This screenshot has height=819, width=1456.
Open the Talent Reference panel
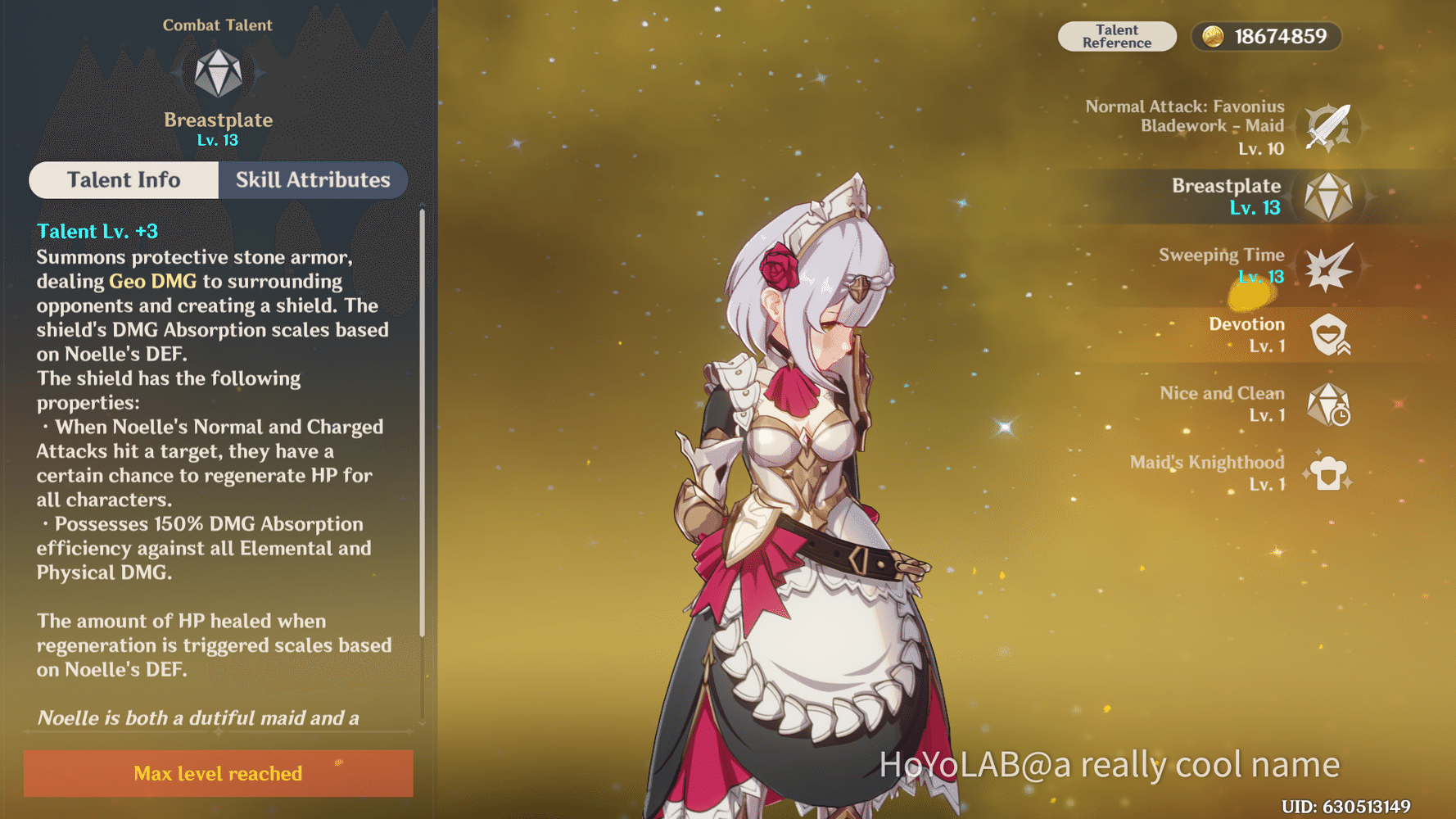[1117, 36]
